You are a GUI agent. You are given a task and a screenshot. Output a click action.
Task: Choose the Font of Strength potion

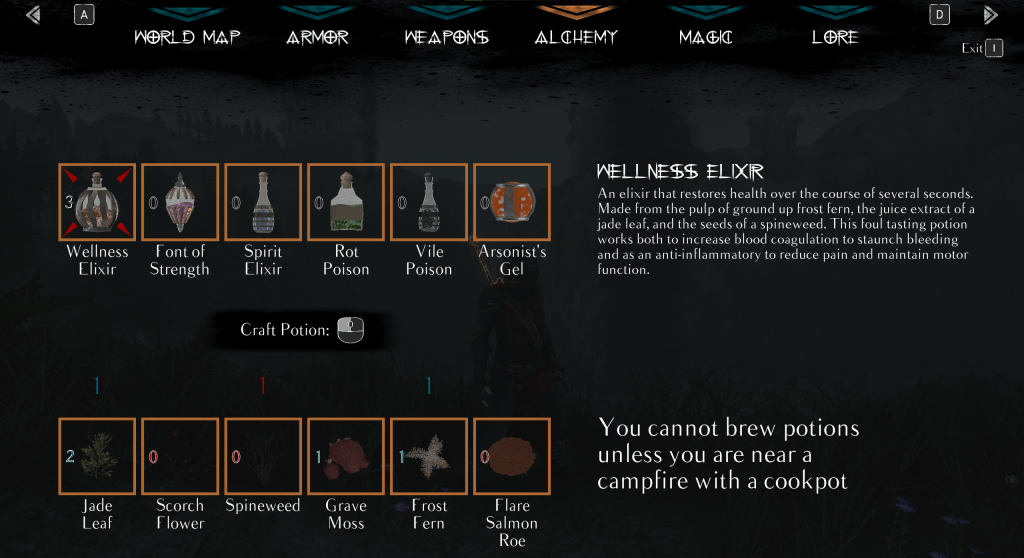coord(180,202)
